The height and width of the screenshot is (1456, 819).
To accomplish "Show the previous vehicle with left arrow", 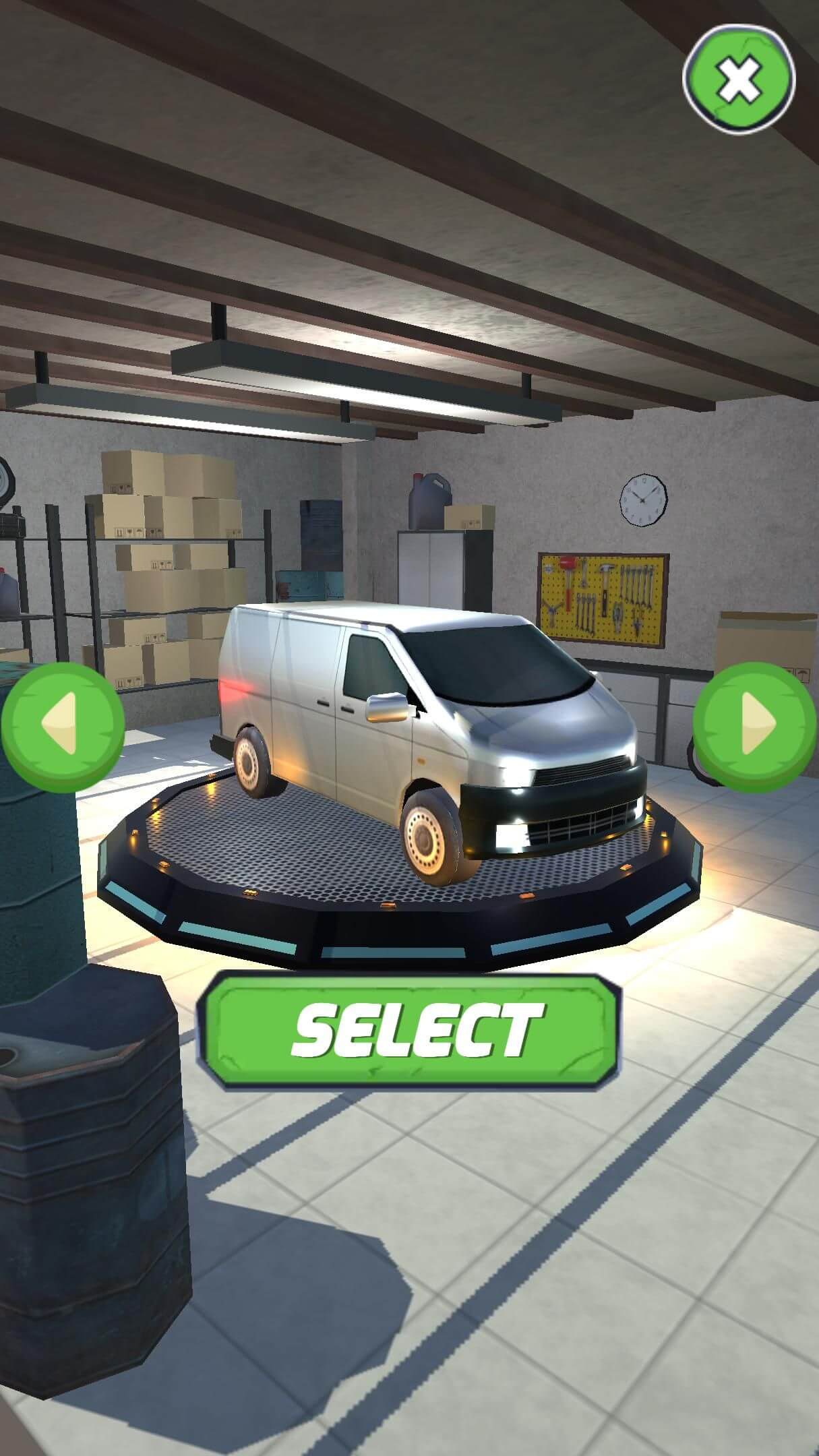I will (63, 726).
